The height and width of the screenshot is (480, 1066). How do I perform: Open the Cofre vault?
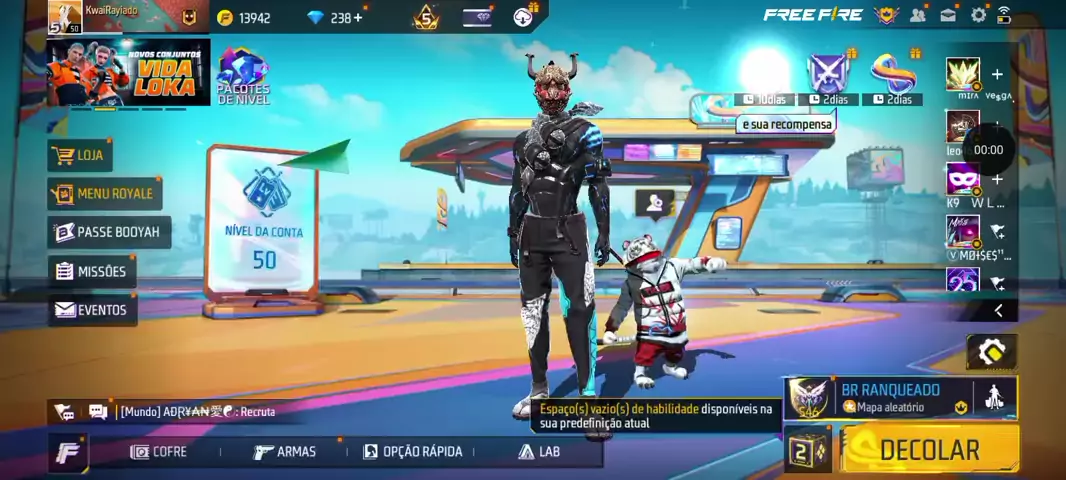click(x=160, y=452)
